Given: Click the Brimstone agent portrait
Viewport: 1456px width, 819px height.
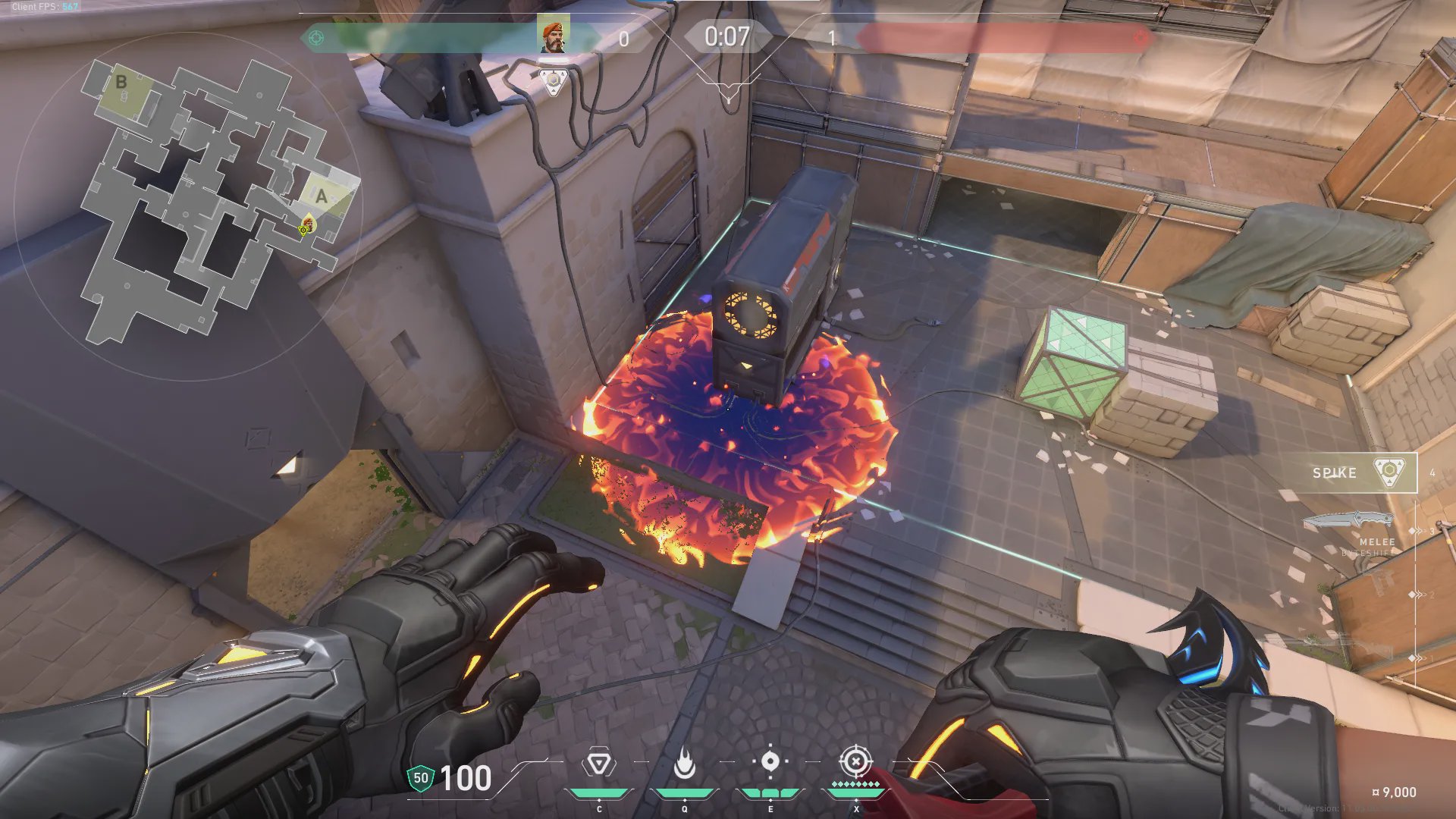Looking at the screenshot, I should click(554, 37).
